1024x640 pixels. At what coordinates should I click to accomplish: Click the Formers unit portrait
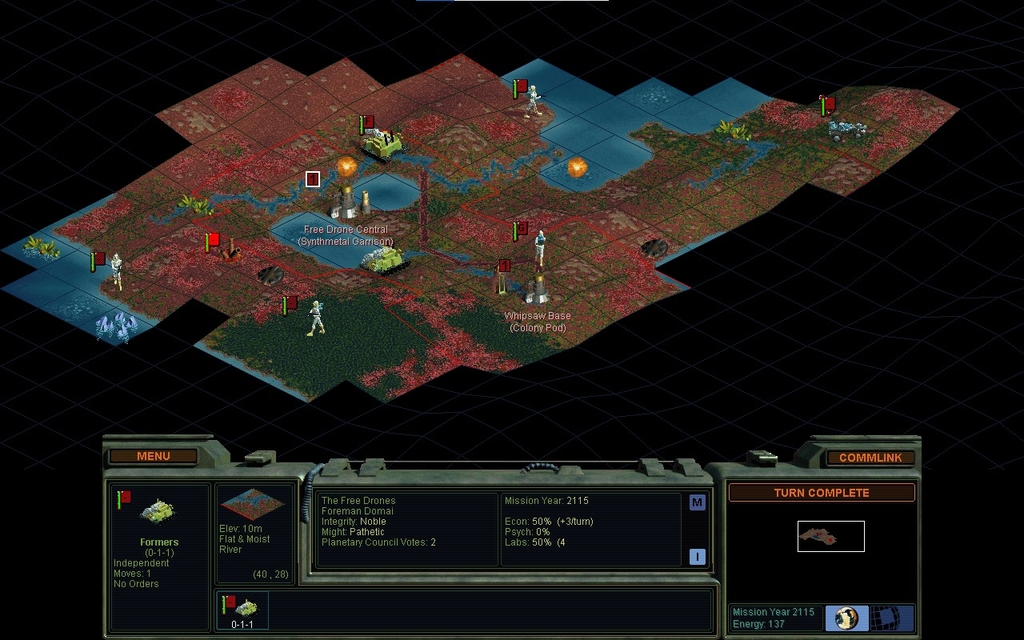pyautogui.click(x=158, y=511)
